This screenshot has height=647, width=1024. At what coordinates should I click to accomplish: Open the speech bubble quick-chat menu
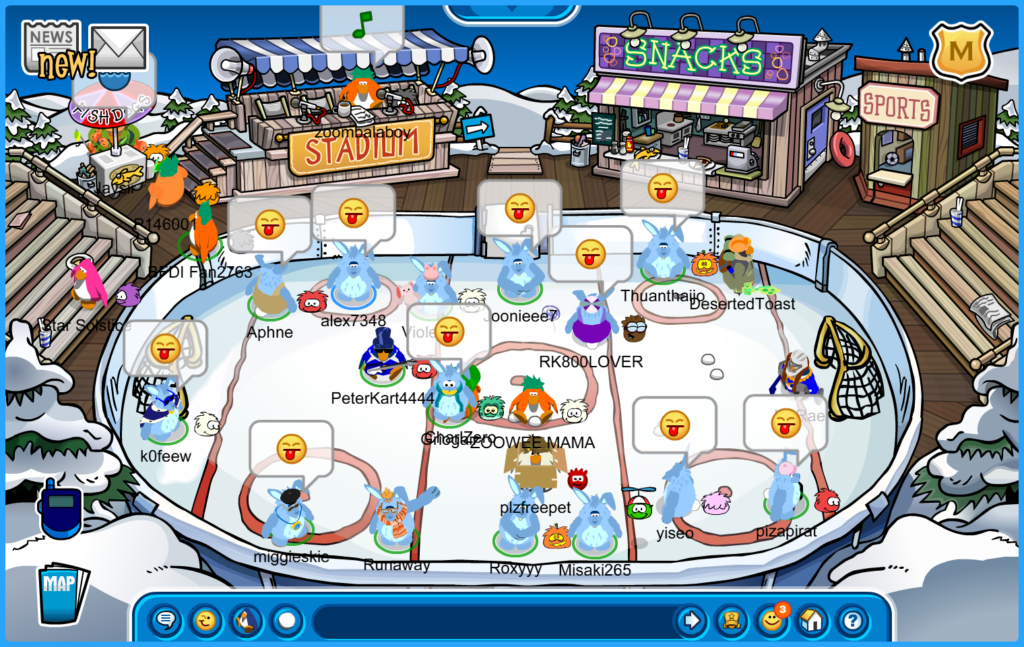pyautogui.click(x=166, y=621)
